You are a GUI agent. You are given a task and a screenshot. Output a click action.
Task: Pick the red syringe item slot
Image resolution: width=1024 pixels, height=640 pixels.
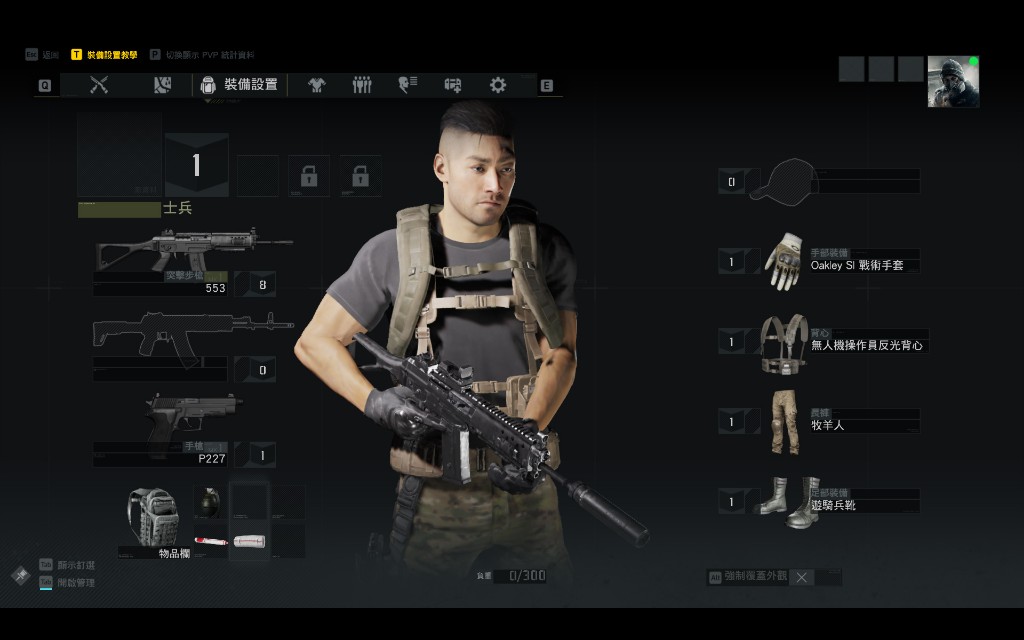(210, 541)
